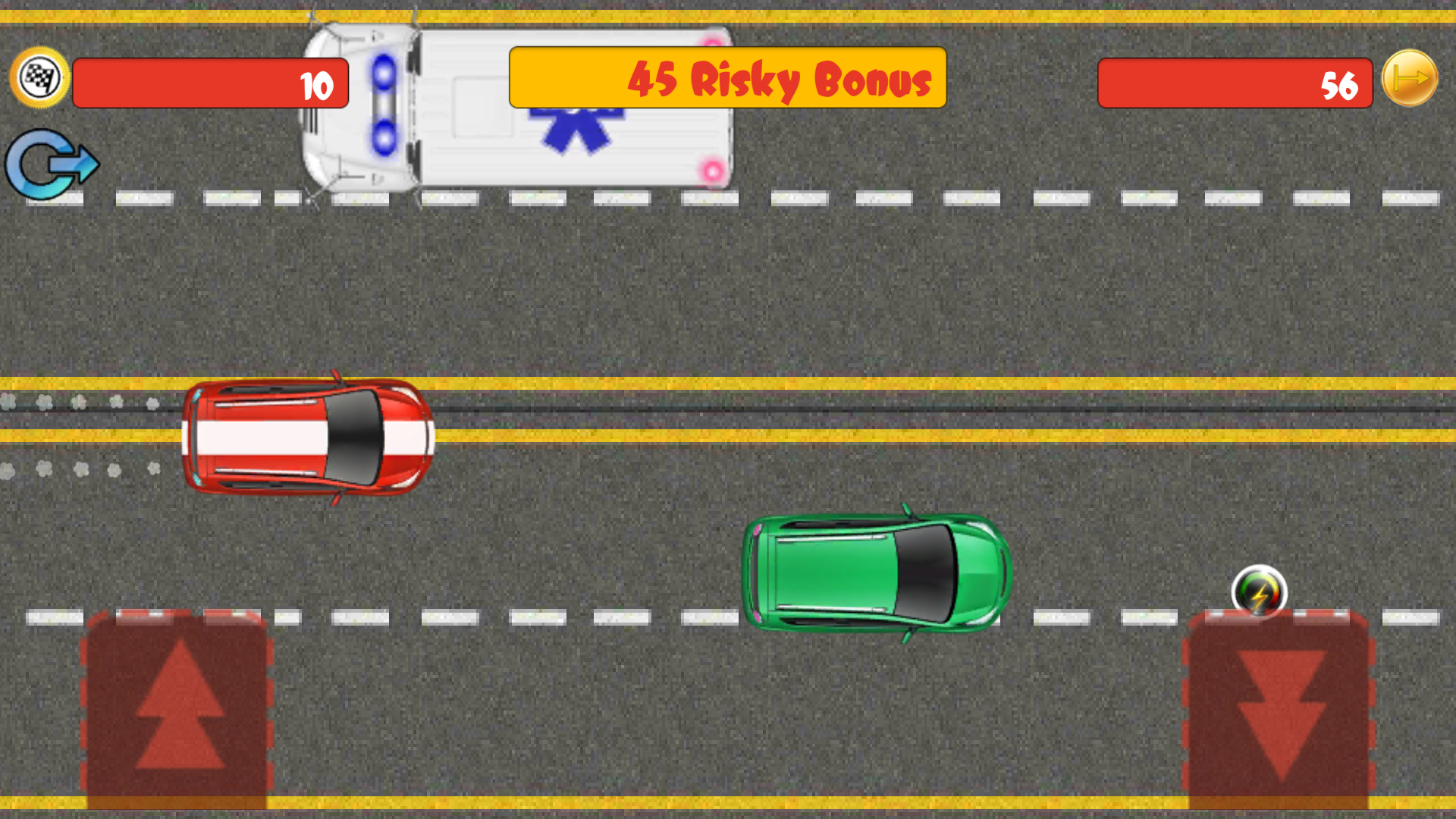The height and width of the screenshot is (819, 1456).
Task: Tap the red downward arrow slow pad
Action: 1276,713
